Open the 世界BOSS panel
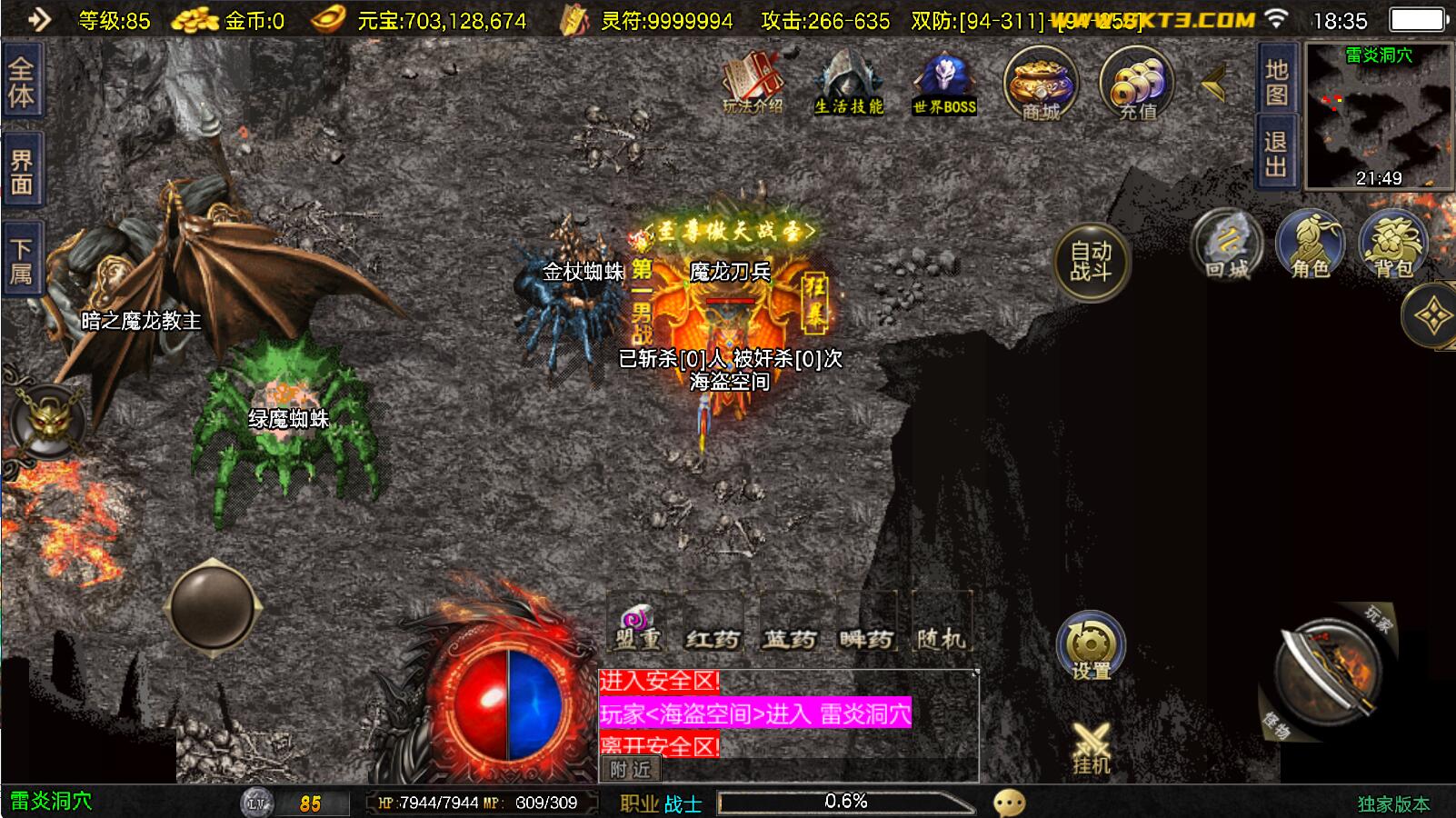Viewport: 1456px width, 818px height. (x=944, y=84)
